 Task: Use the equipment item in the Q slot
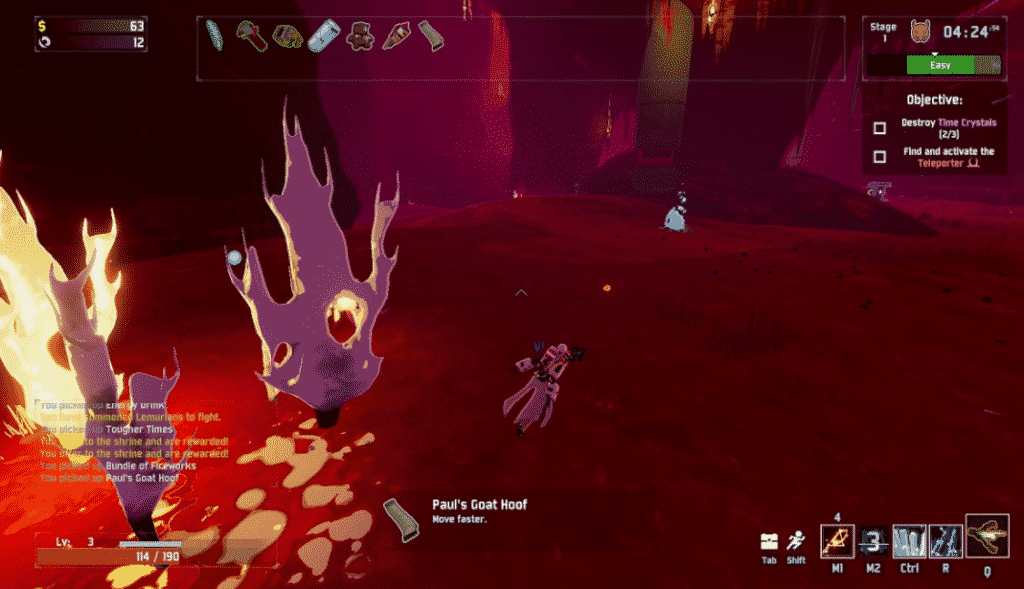coord(987,536)
